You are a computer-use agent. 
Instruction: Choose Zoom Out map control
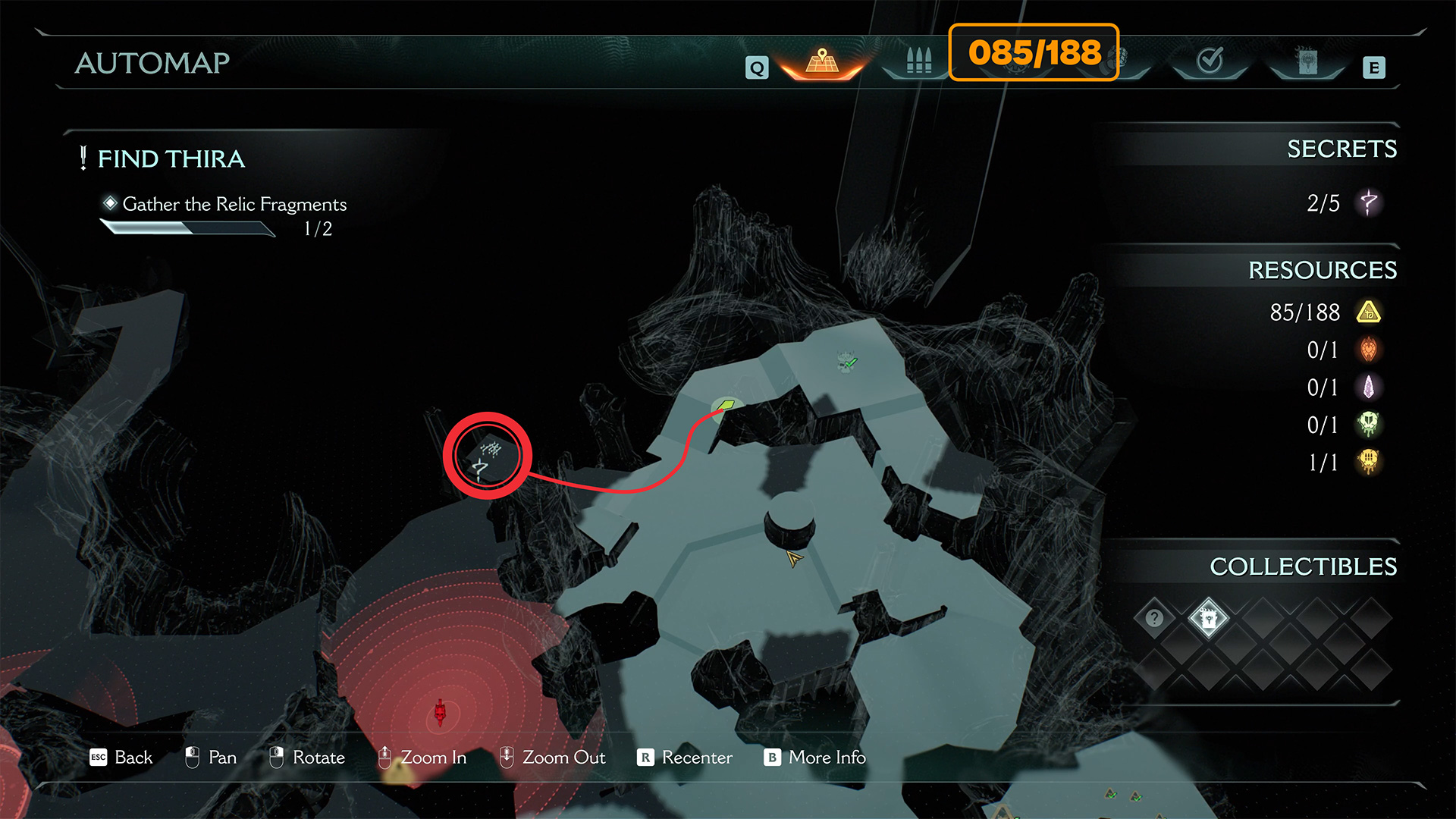[x=552, y=758]
